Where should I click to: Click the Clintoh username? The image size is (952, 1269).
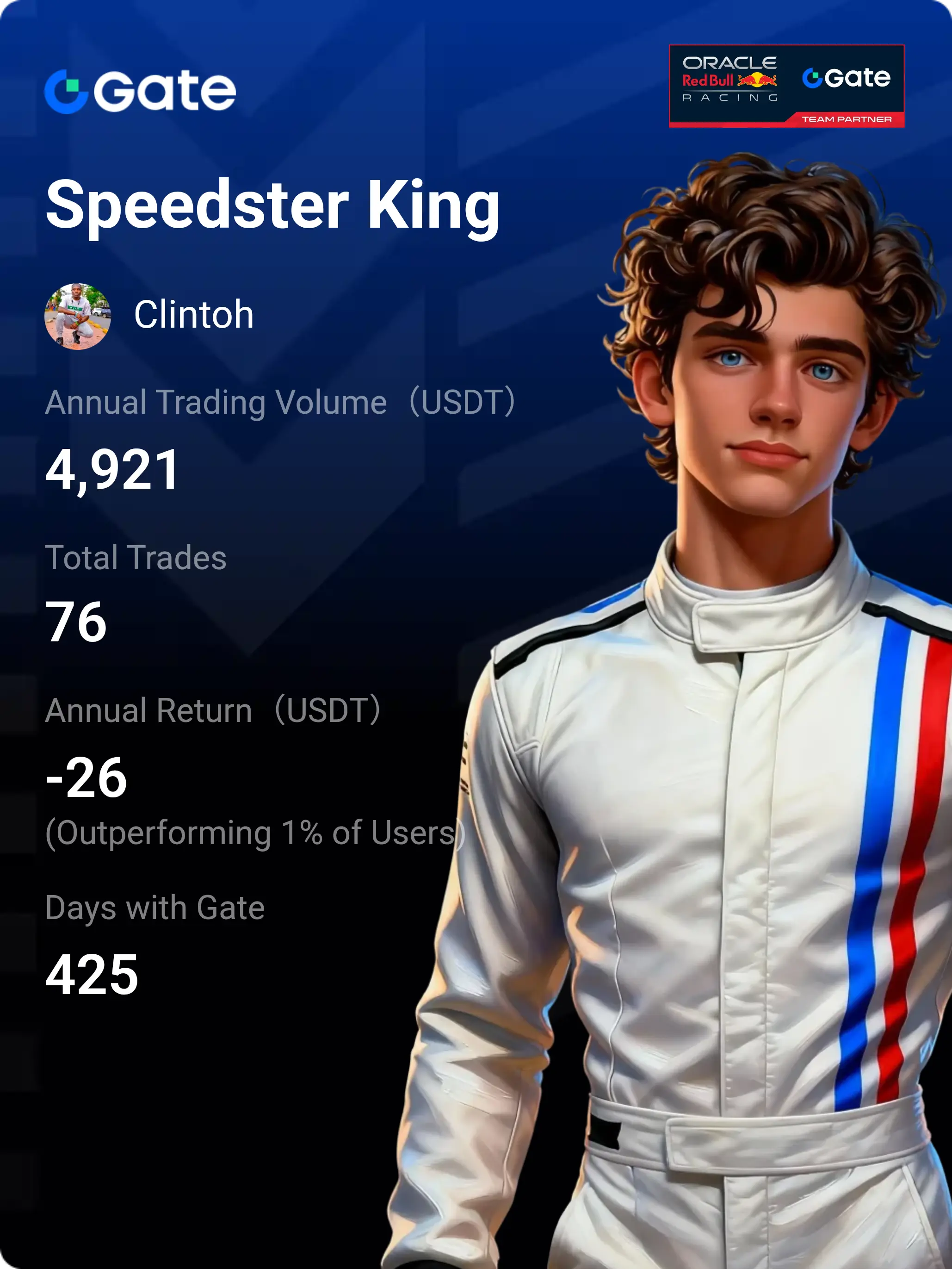pos(194,315)
